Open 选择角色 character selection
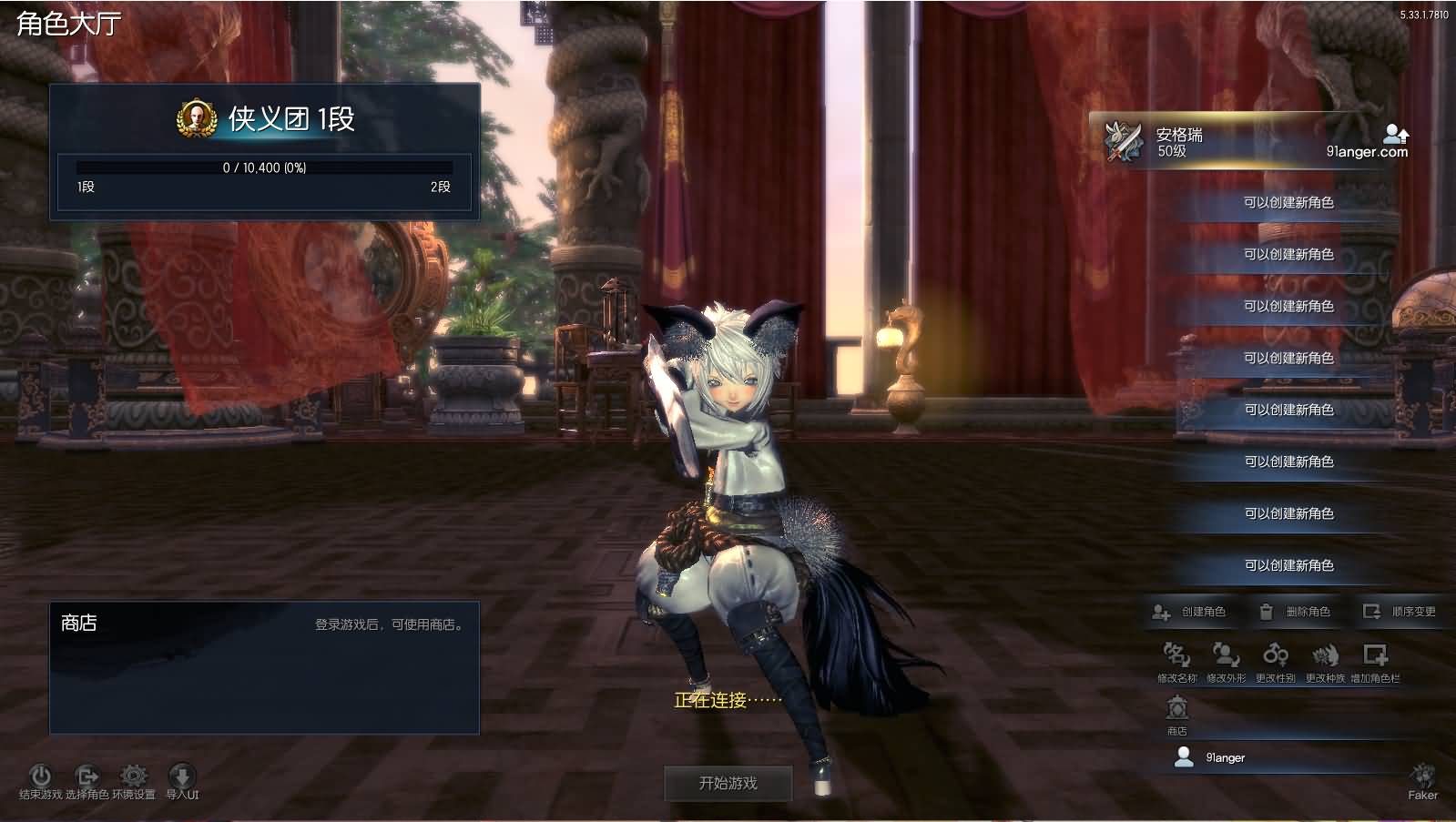Viewport: 1456px width, 822px height. (87, 776)
